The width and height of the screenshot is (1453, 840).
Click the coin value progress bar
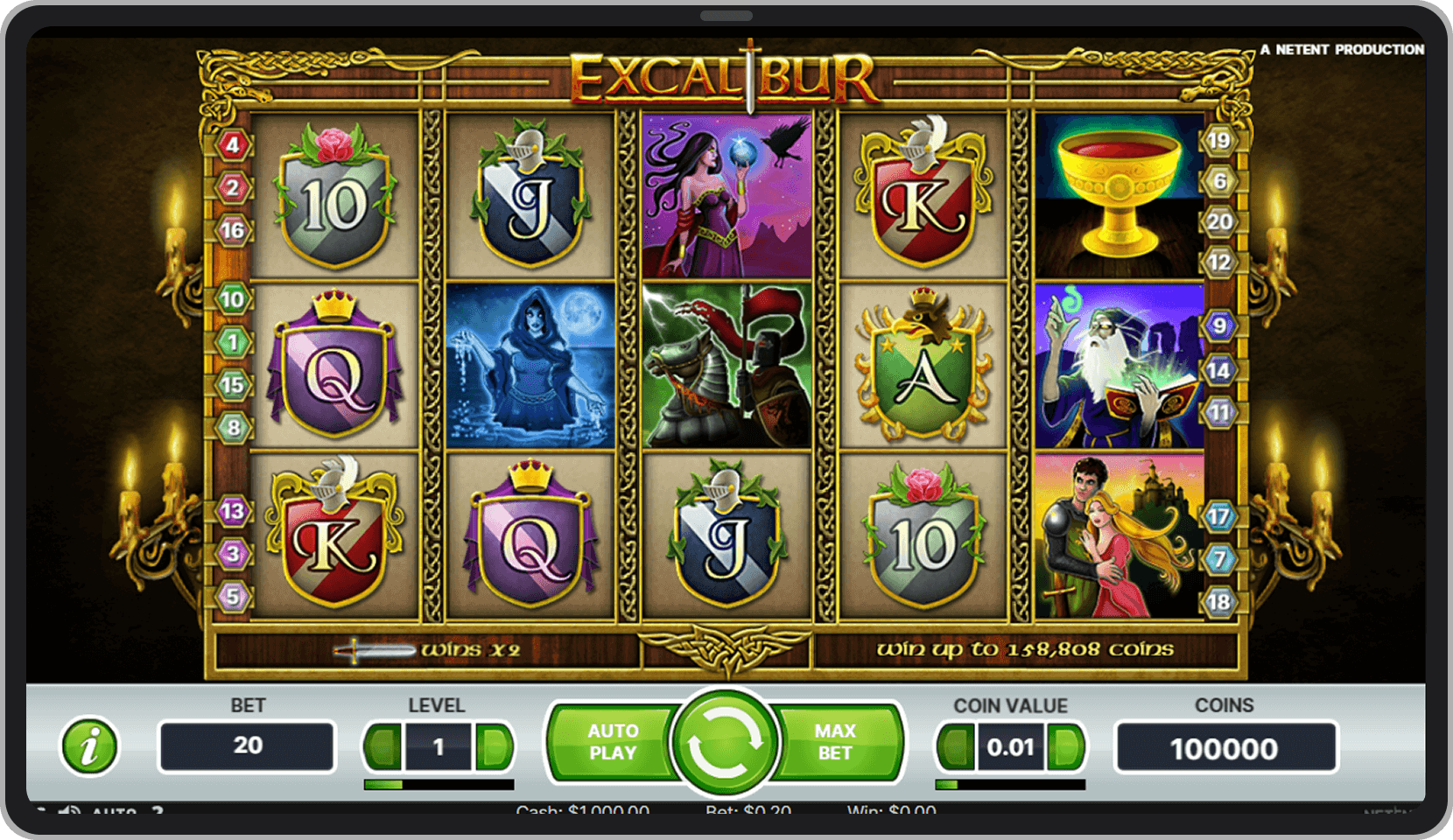pyautogui.click(x=1011, y=783)
